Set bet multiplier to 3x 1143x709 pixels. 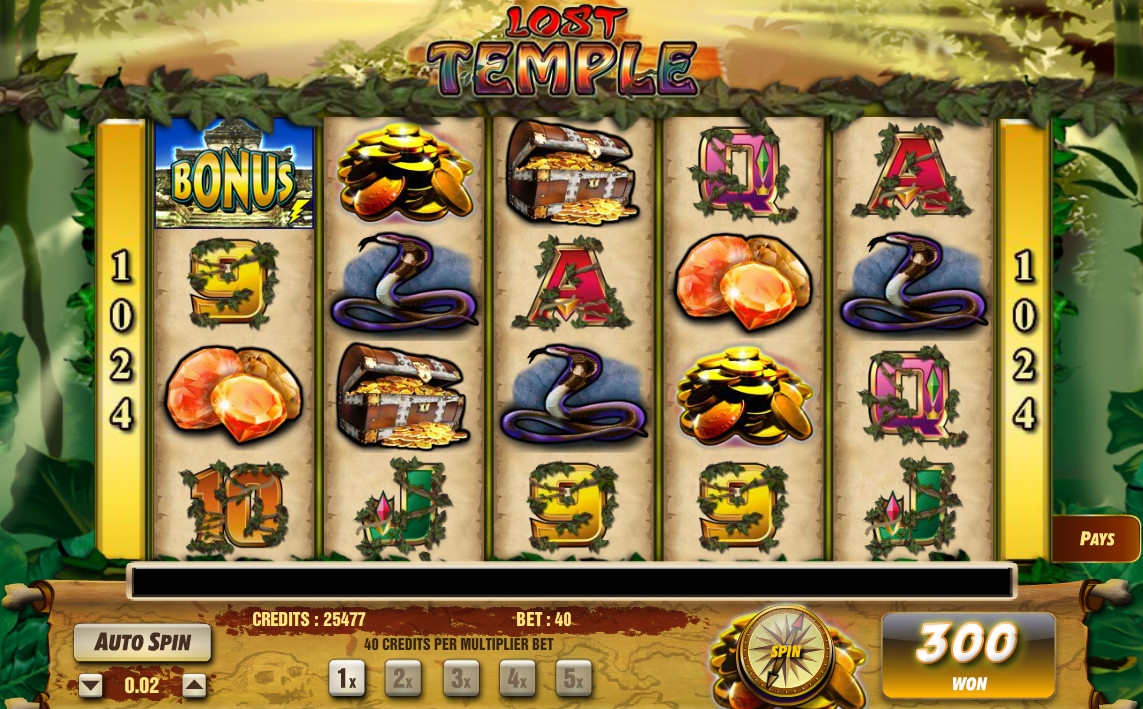point(460,679)
